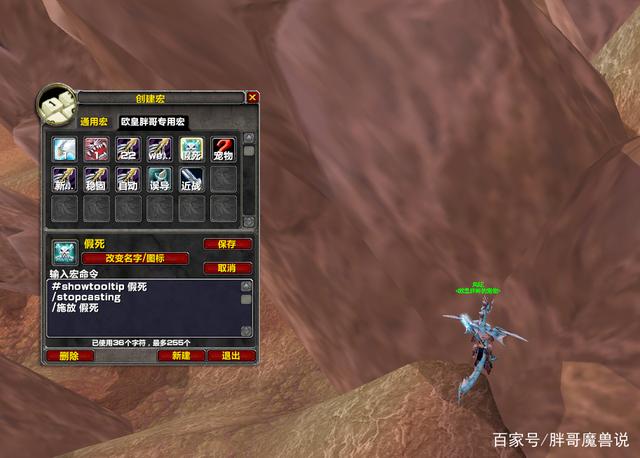Switch to the 欧皇胖哥专用宏 tab
Screen dimensions: 640x458
(x=154, y=122)
